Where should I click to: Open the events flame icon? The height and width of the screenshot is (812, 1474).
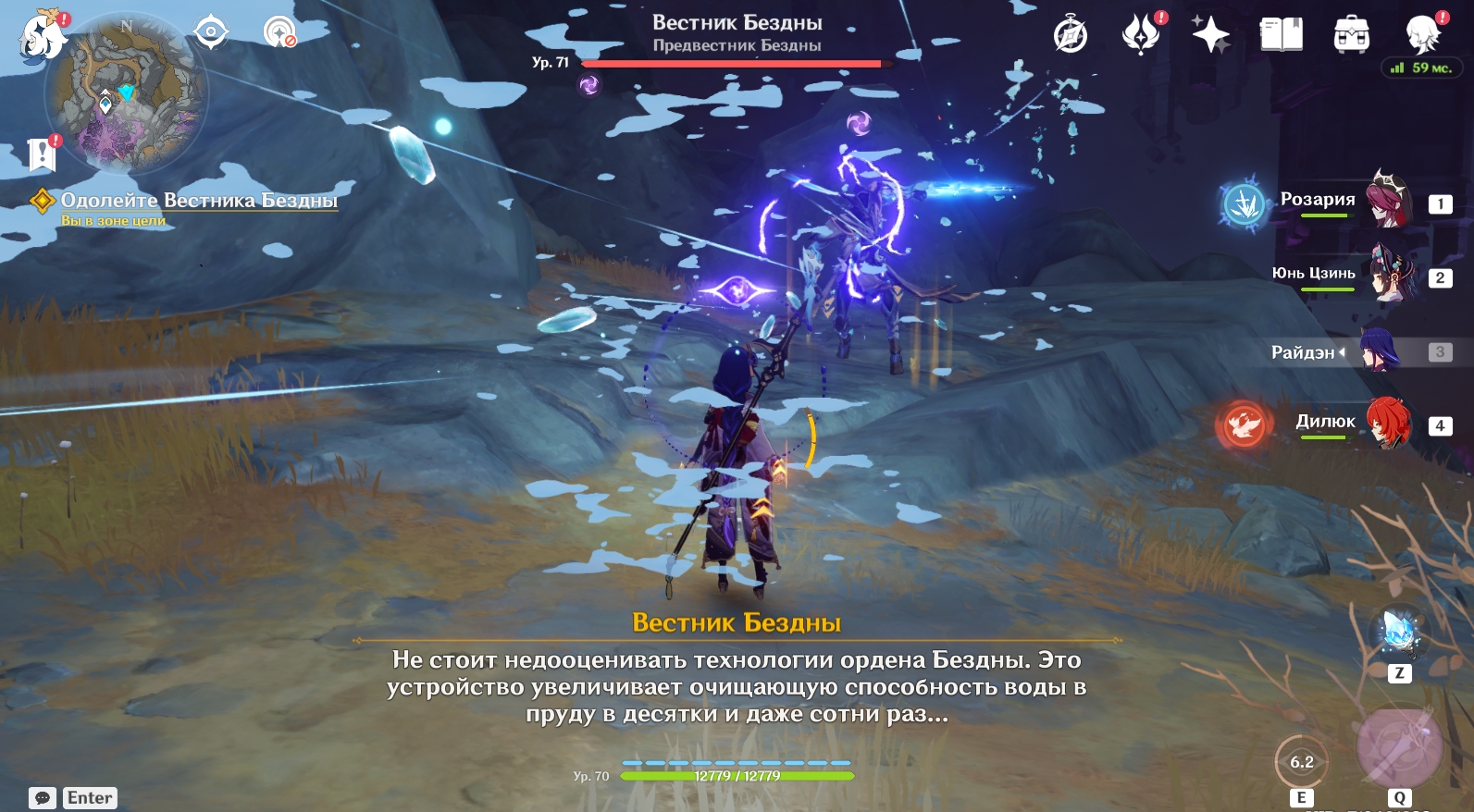[x=1141, y=35]
